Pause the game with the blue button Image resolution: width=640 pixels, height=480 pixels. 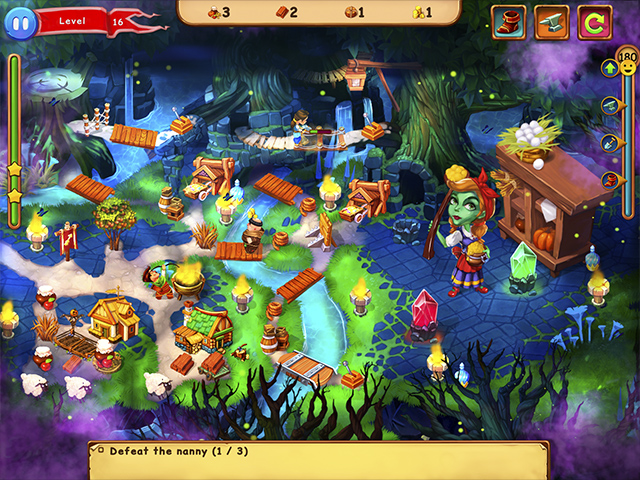pos(20,23)
